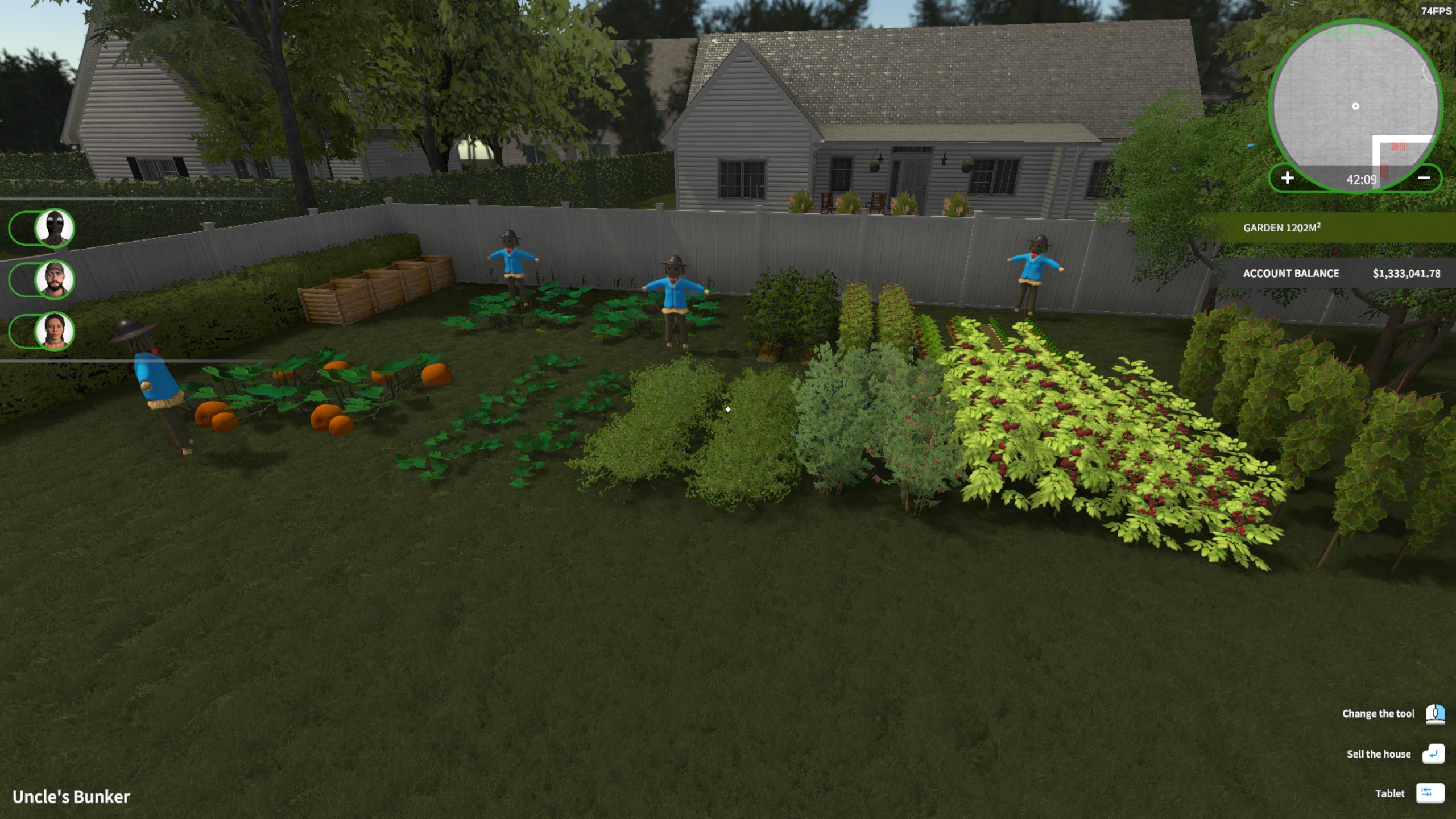Click the Tablet text label
The width and height of the screenshot is (1456, 819).
pyautogui.click(x=1388, y=793)
